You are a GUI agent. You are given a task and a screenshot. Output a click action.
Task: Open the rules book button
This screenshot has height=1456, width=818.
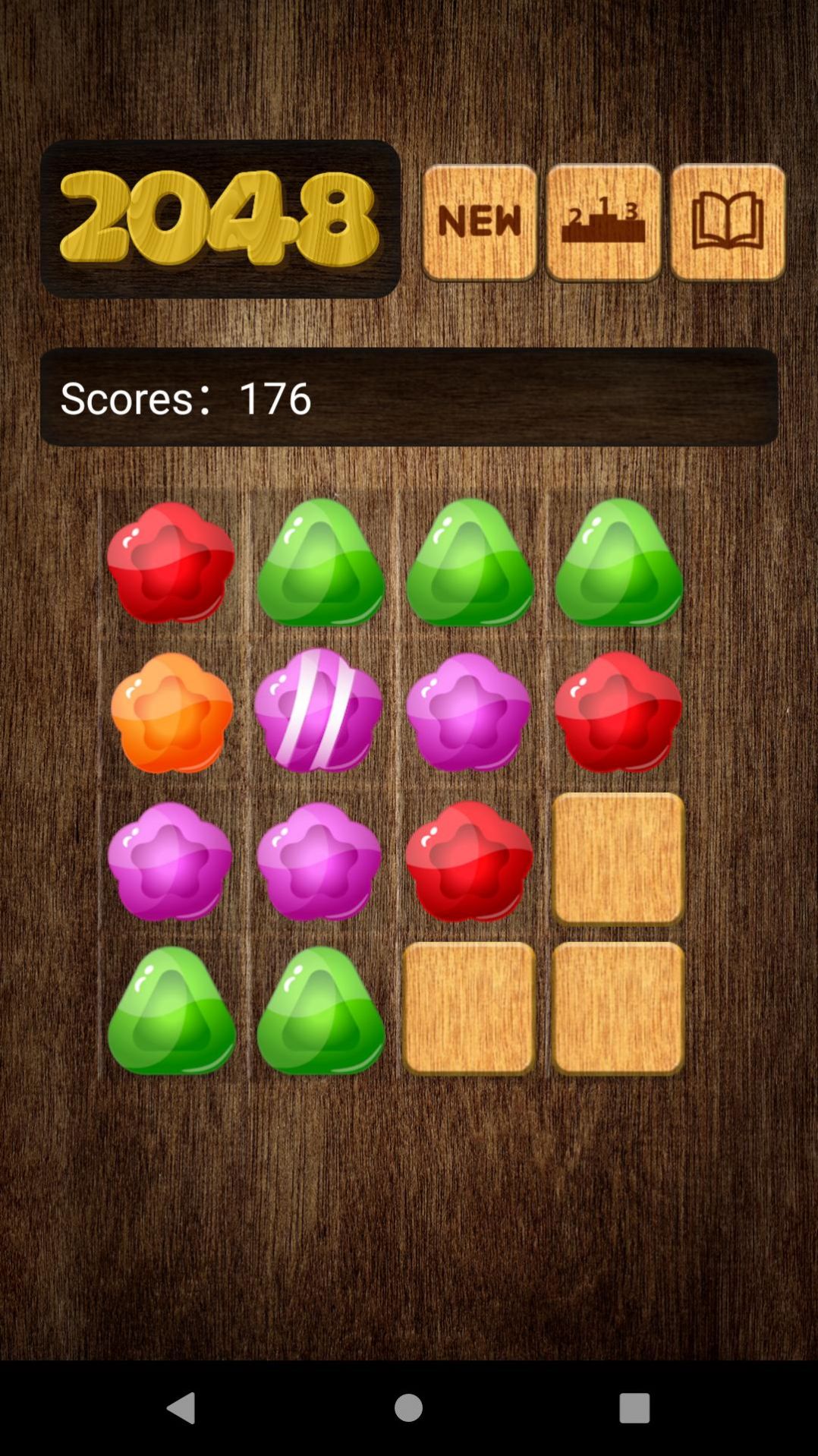pos(727,222)
